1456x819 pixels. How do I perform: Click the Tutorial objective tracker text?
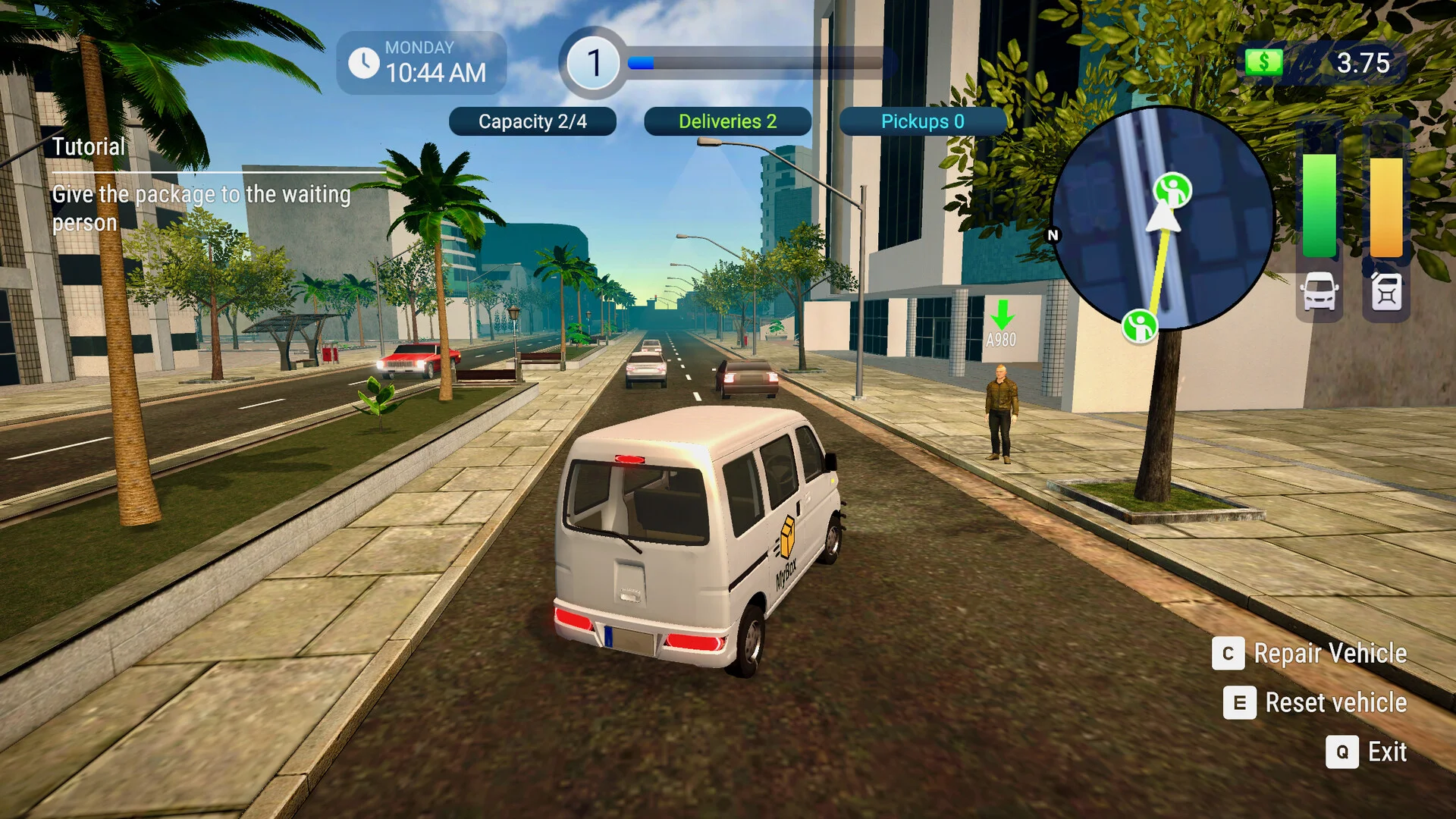[x=201, y=208]
